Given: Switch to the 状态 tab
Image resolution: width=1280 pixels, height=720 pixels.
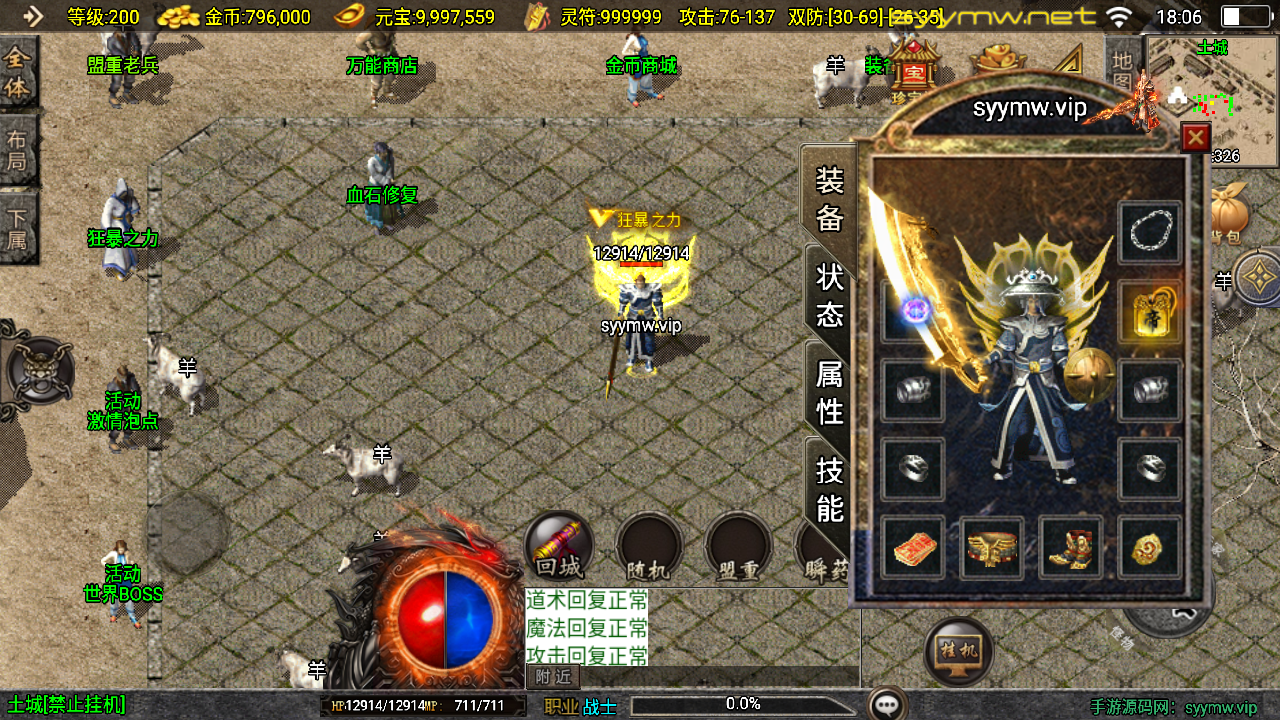Looking at the screenshot, I should click(x=830, y=293).
